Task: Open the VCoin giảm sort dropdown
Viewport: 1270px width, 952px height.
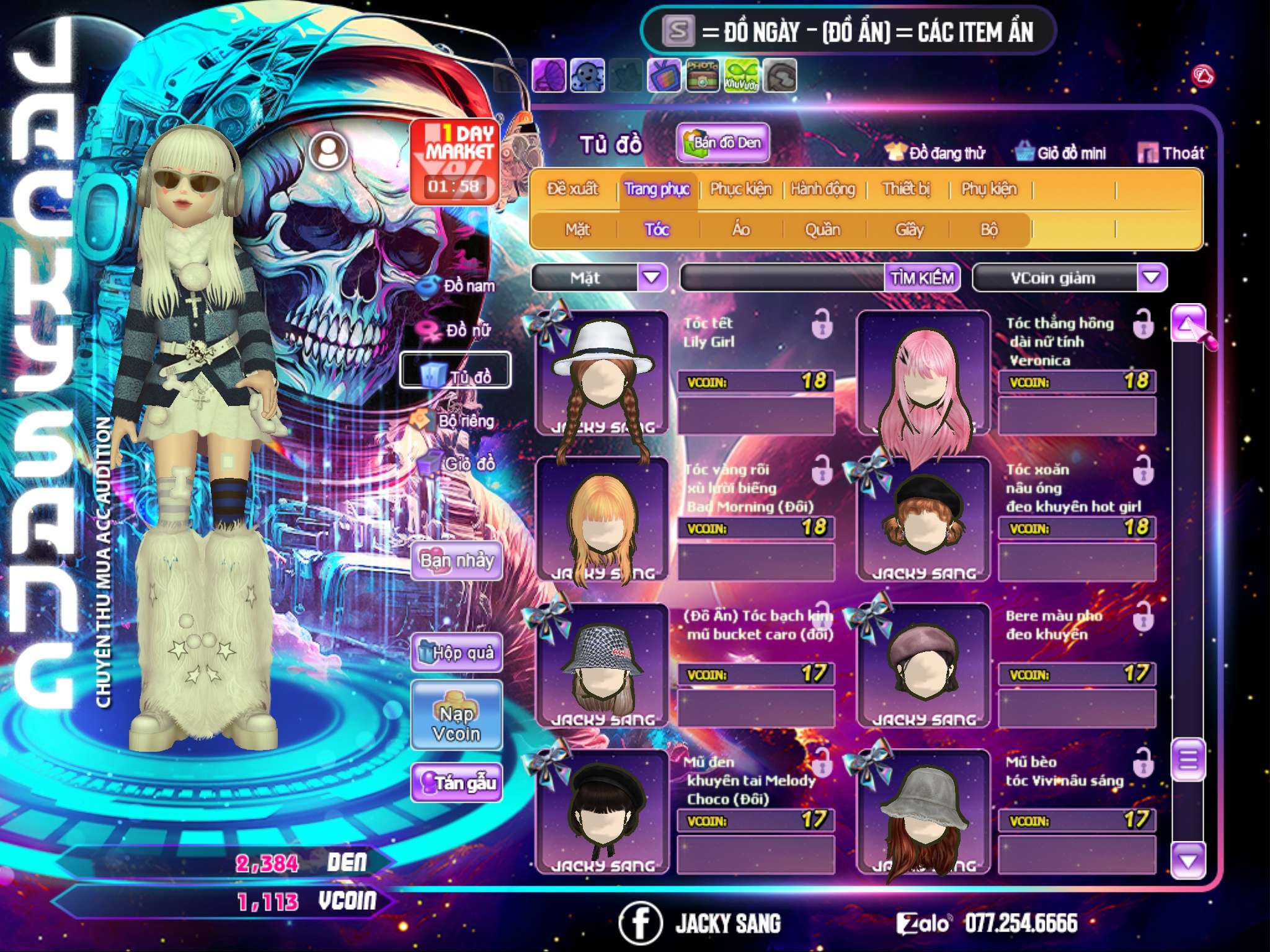Action: (x=1152, y=277)
